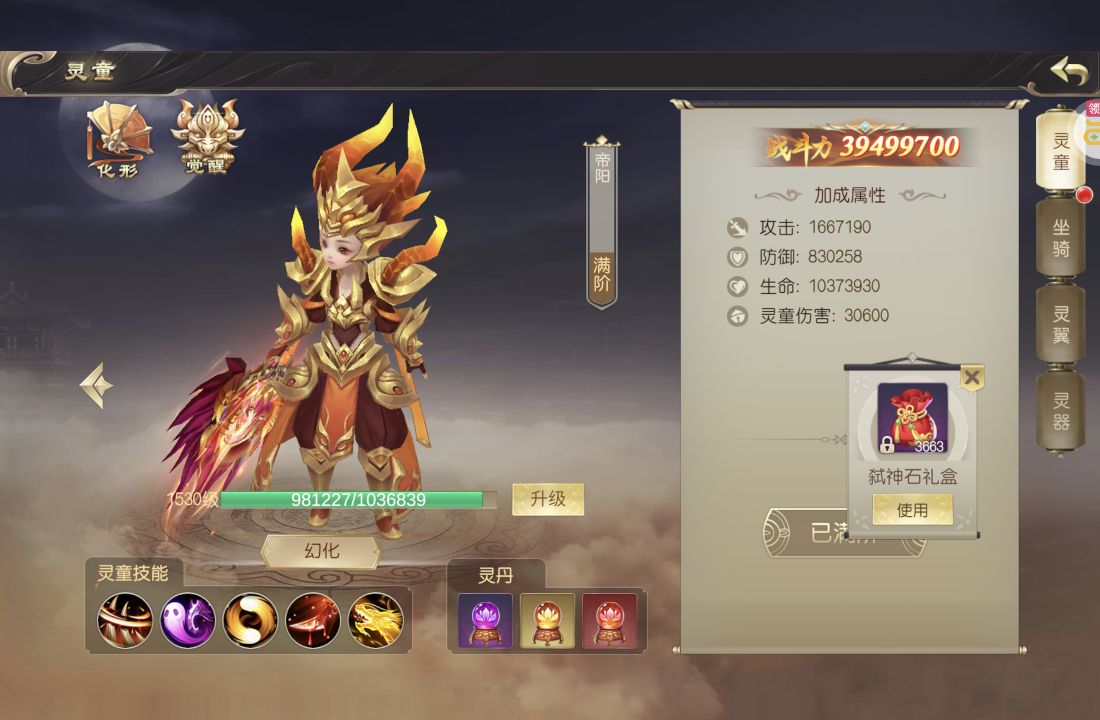Click the 幻化 button
Viewport: 1100px width, 720px height.
pyautogui.click(x=321, y=551)
